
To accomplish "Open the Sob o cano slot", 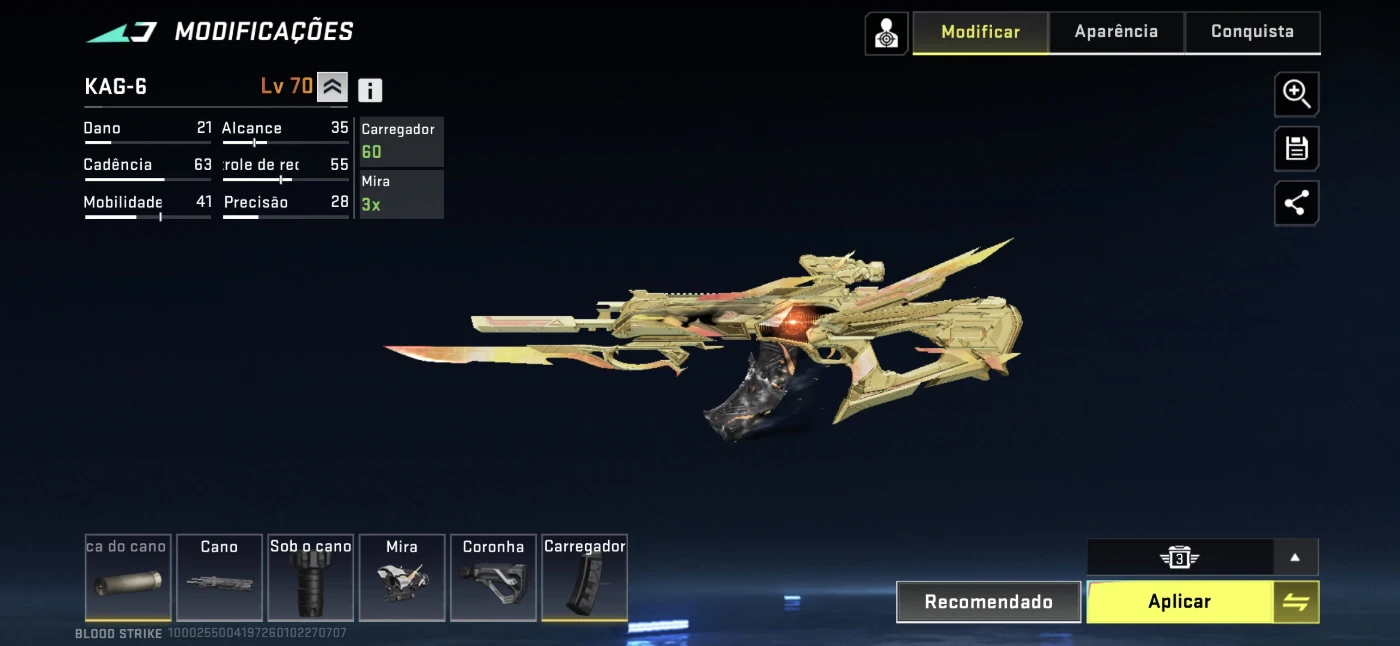I will point(310,578).
